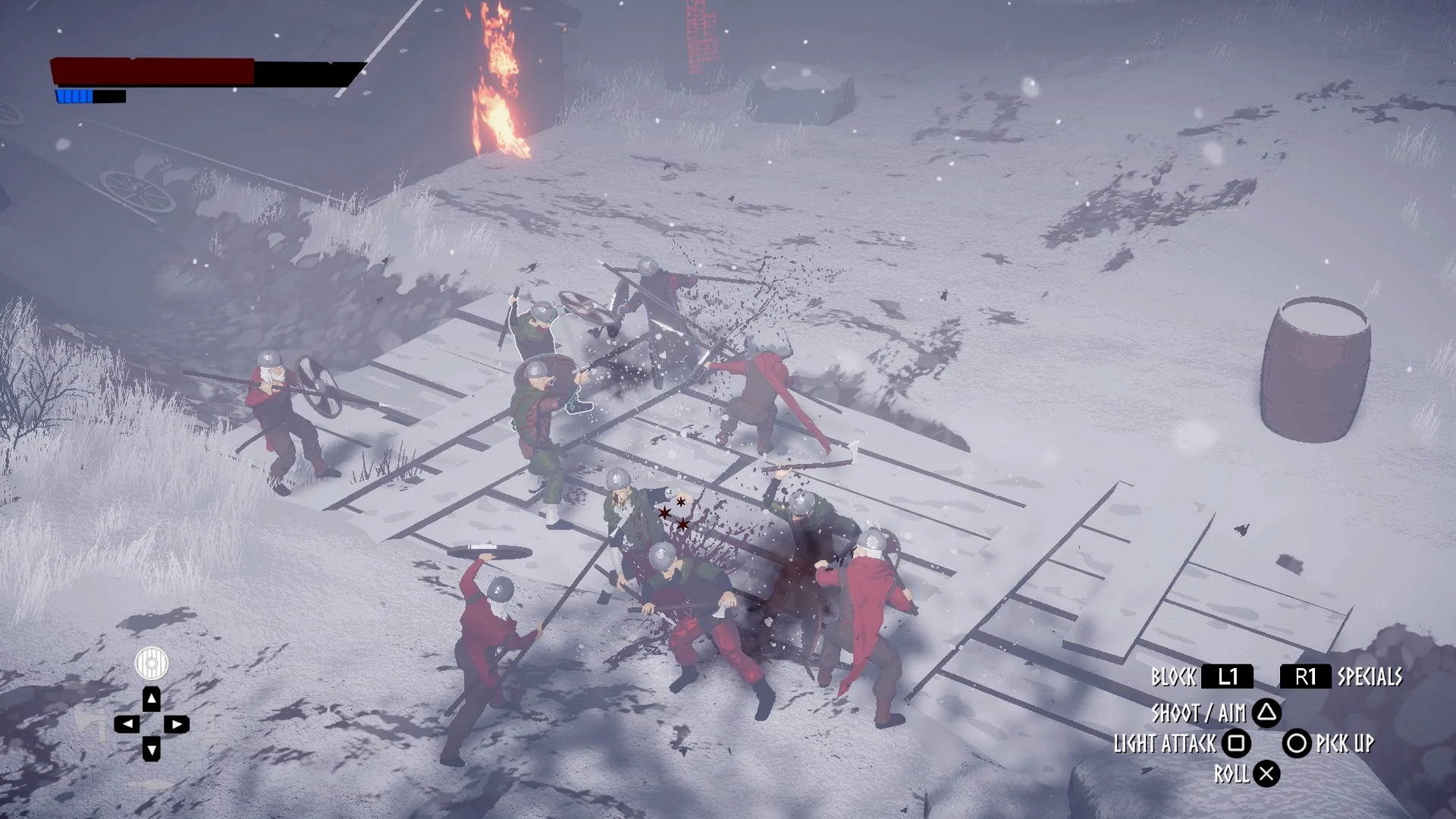Click the red health bar
The image size is (1456, 819).
pyautogui.click(x=152, y=72)
